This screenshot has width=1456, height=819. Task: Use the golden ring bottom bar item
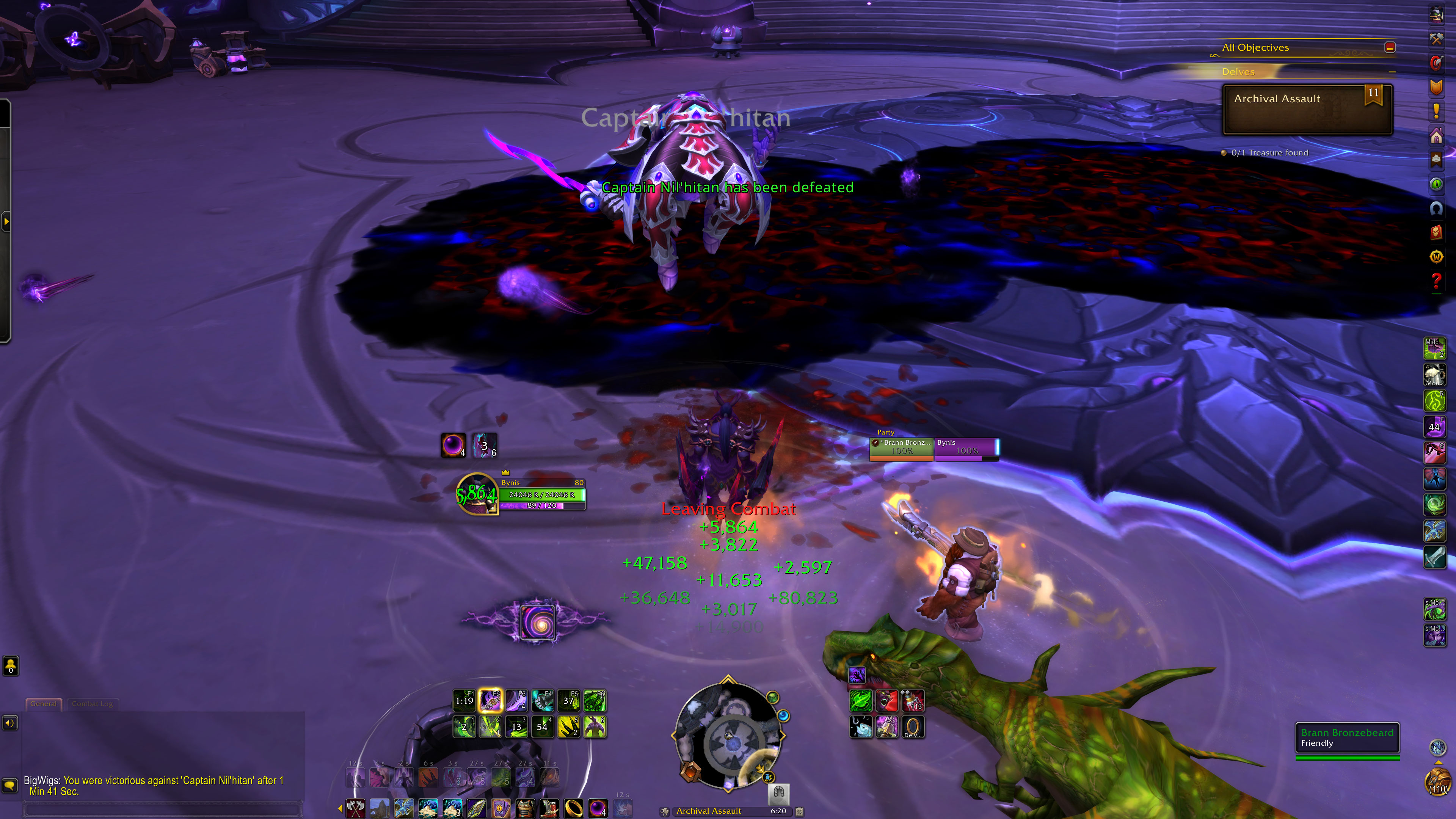[x=573, y=808]
